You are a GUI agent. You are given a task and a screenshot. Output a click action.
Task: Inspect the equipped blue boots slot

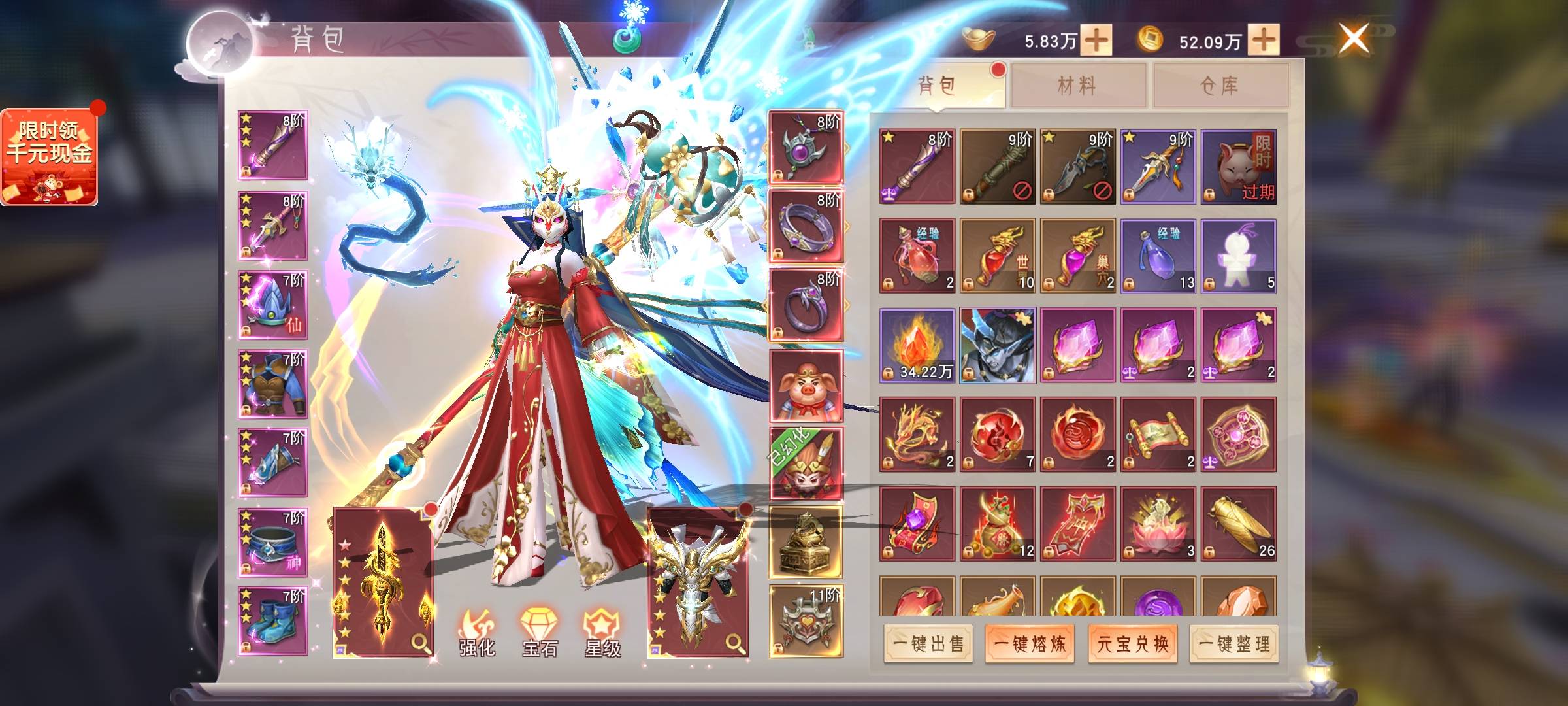[x=273, y=620]
